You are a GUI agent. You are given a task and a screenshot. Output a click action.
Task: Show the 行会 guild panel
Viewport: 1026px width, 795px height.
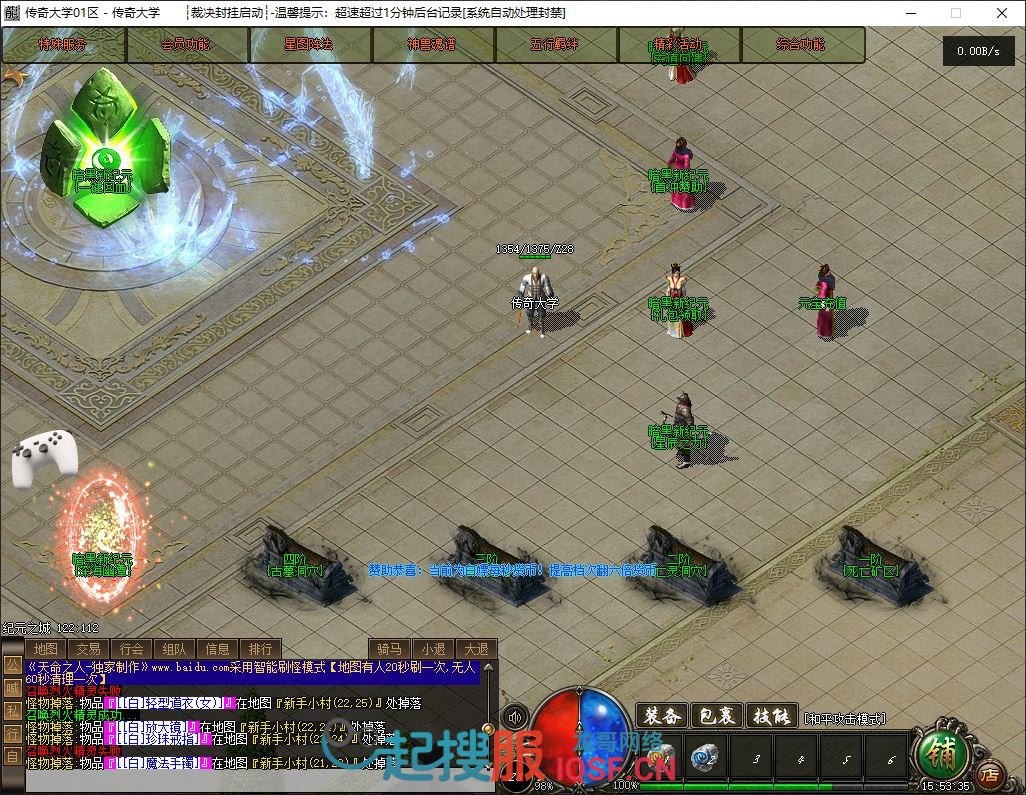pos(131,649)
